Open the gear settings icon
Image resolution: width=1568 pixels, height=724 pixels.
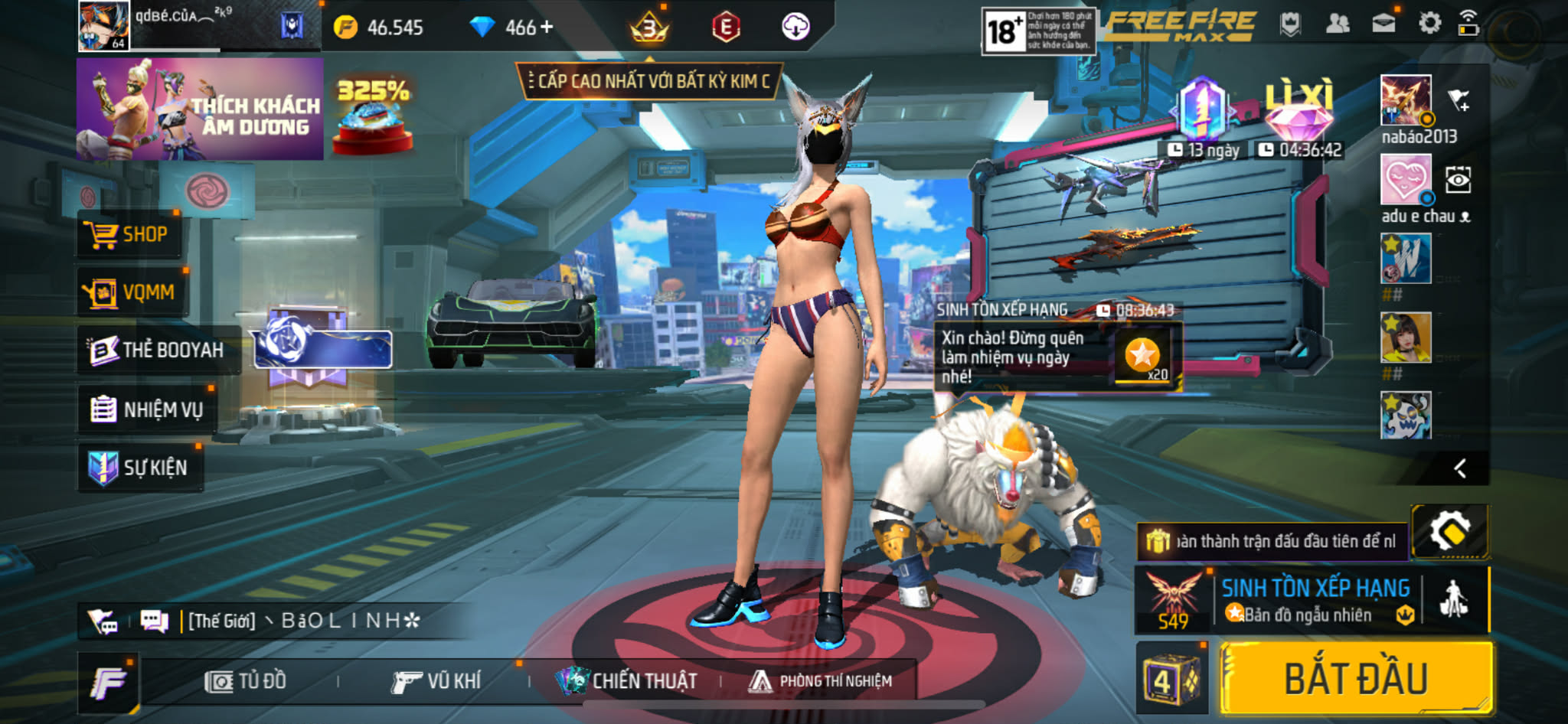(x=1429, y=24)
